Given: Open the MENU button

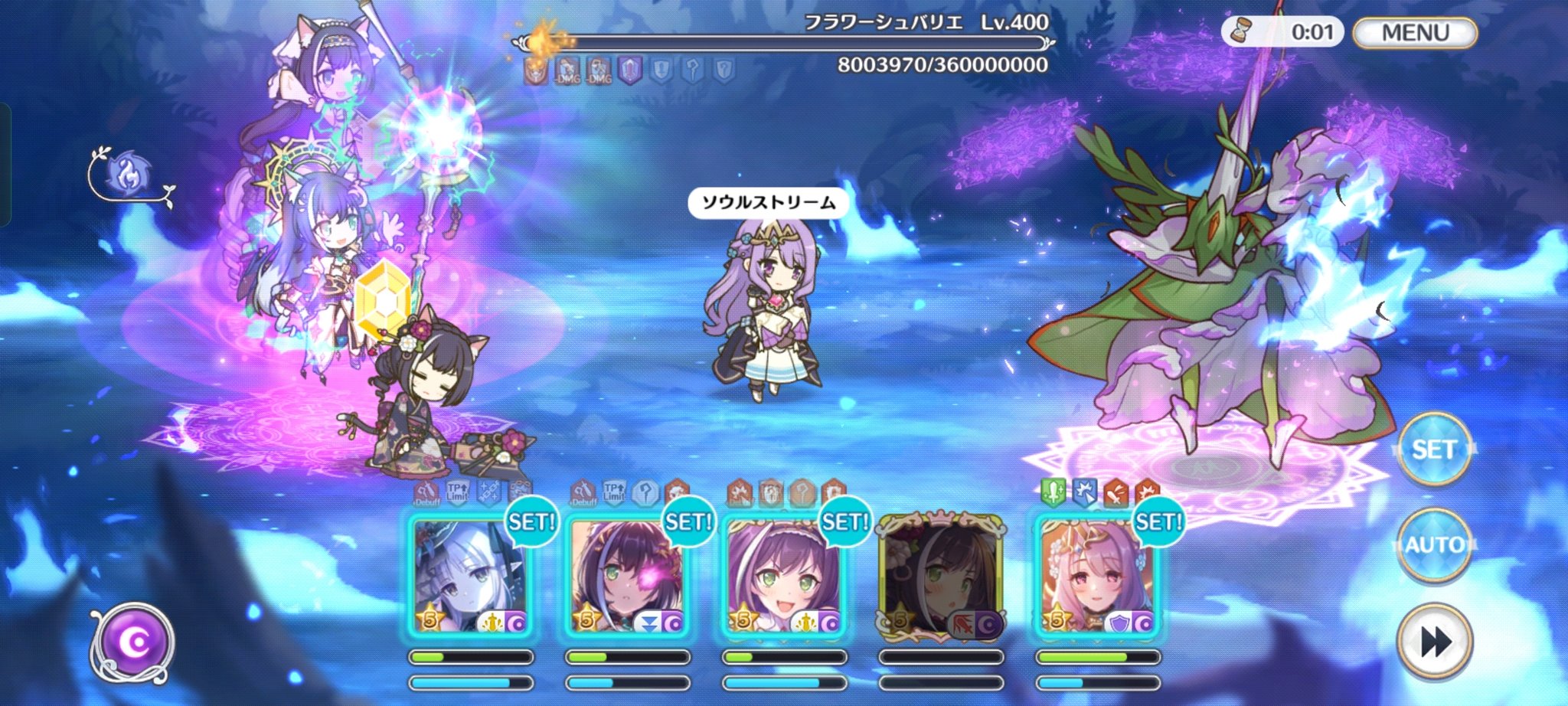Looking at the screenshot, I should coord(1415,33).
